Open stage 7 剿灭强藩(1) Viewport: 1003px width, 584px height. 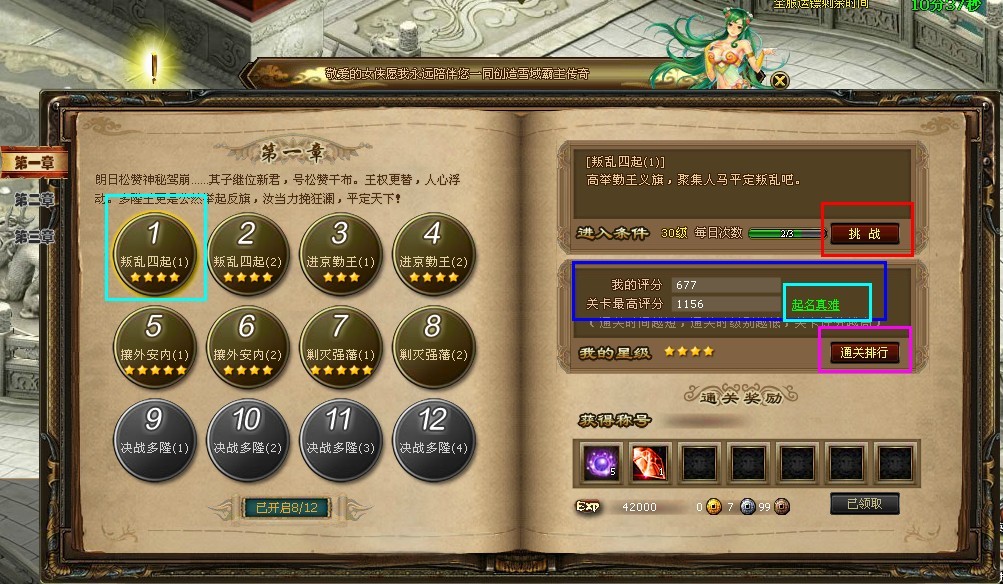pyautogui.click(x=339, y=340)
